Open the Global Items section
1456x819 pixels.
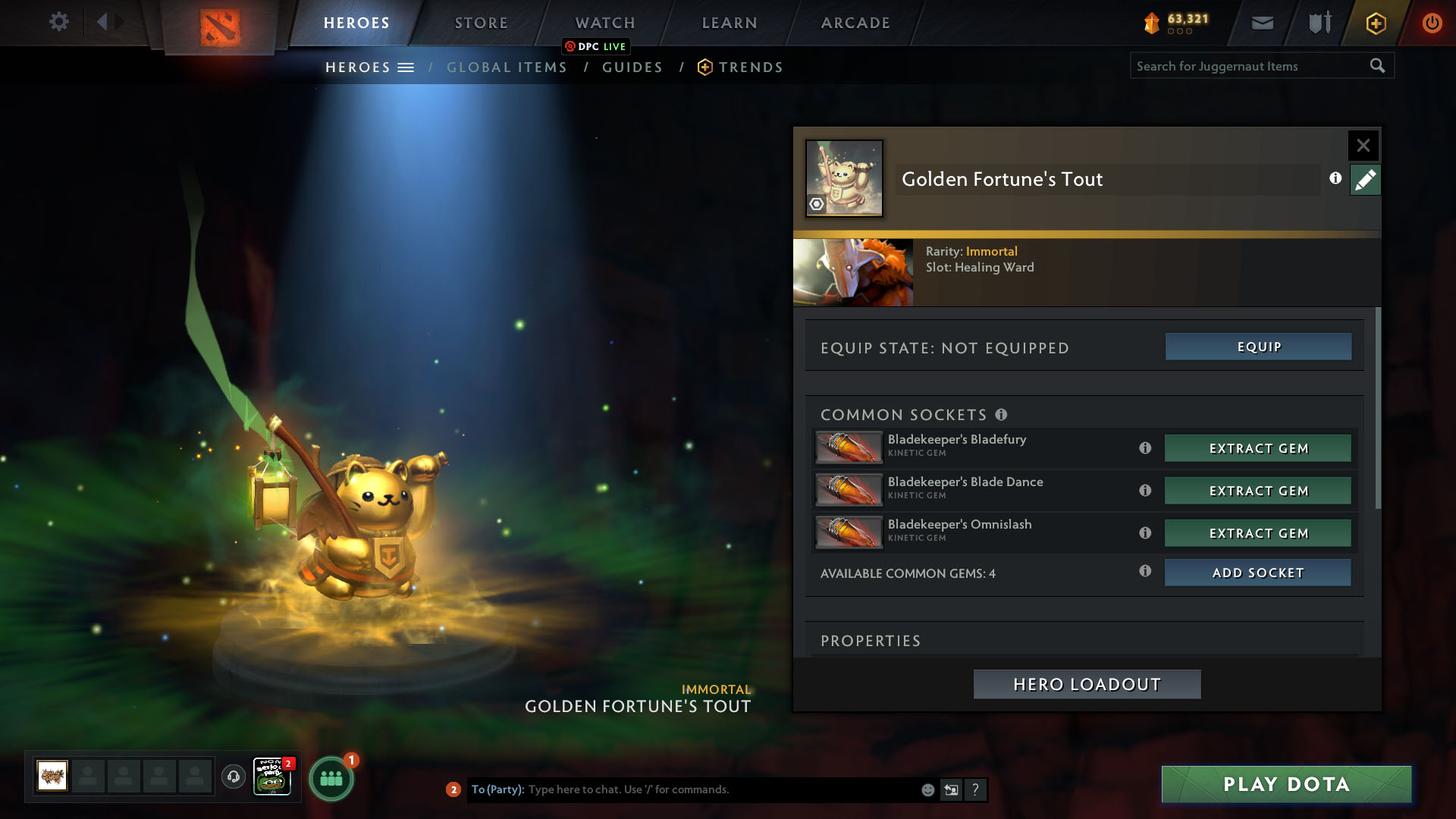tap(507, 67)
